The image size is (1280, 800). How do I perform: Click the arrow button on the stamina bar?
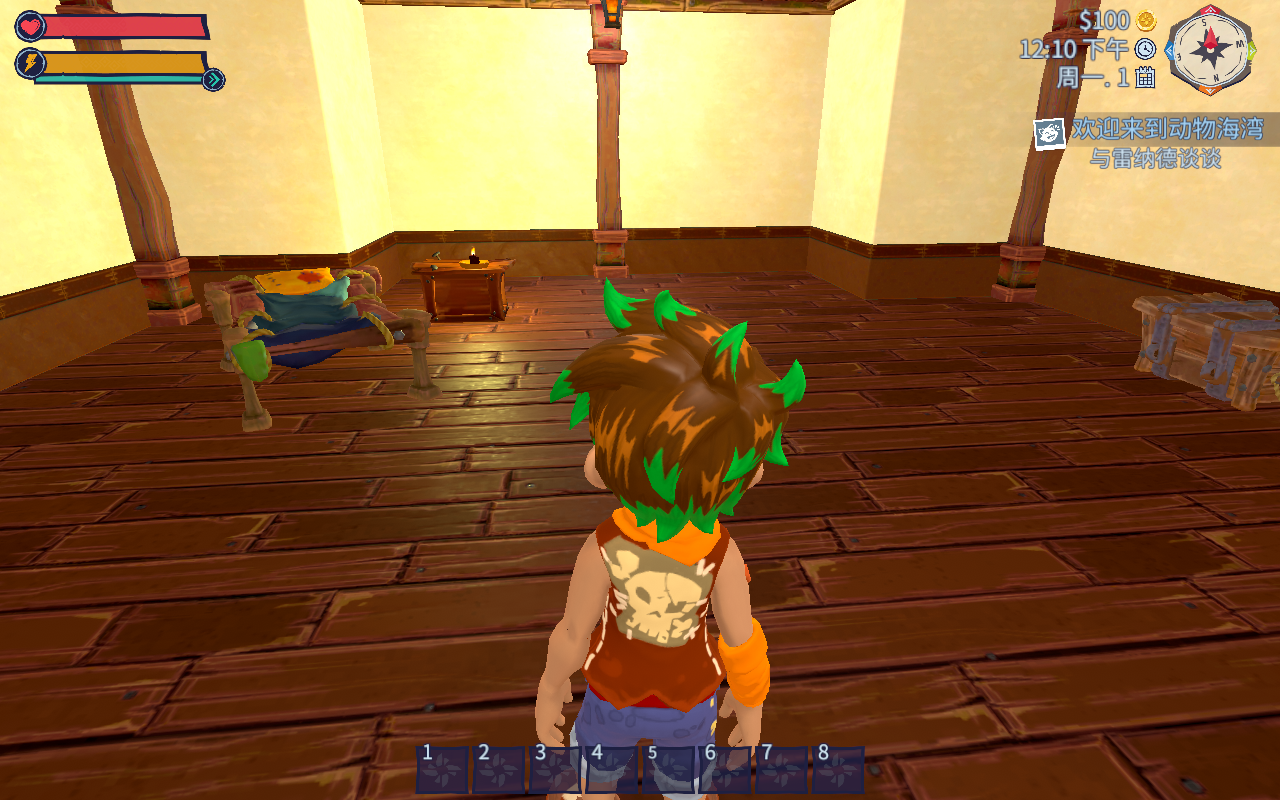tap(213, 80)
